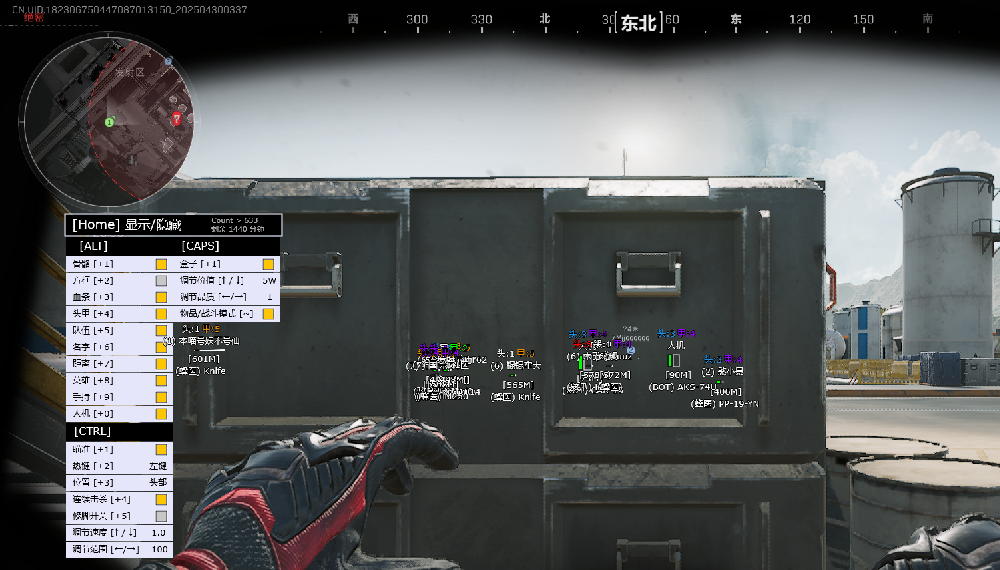Toggle the 物品 checkbox in the CAPS column
The width and height of the screenshot is (1000, 570).
(x=268, y=314)
